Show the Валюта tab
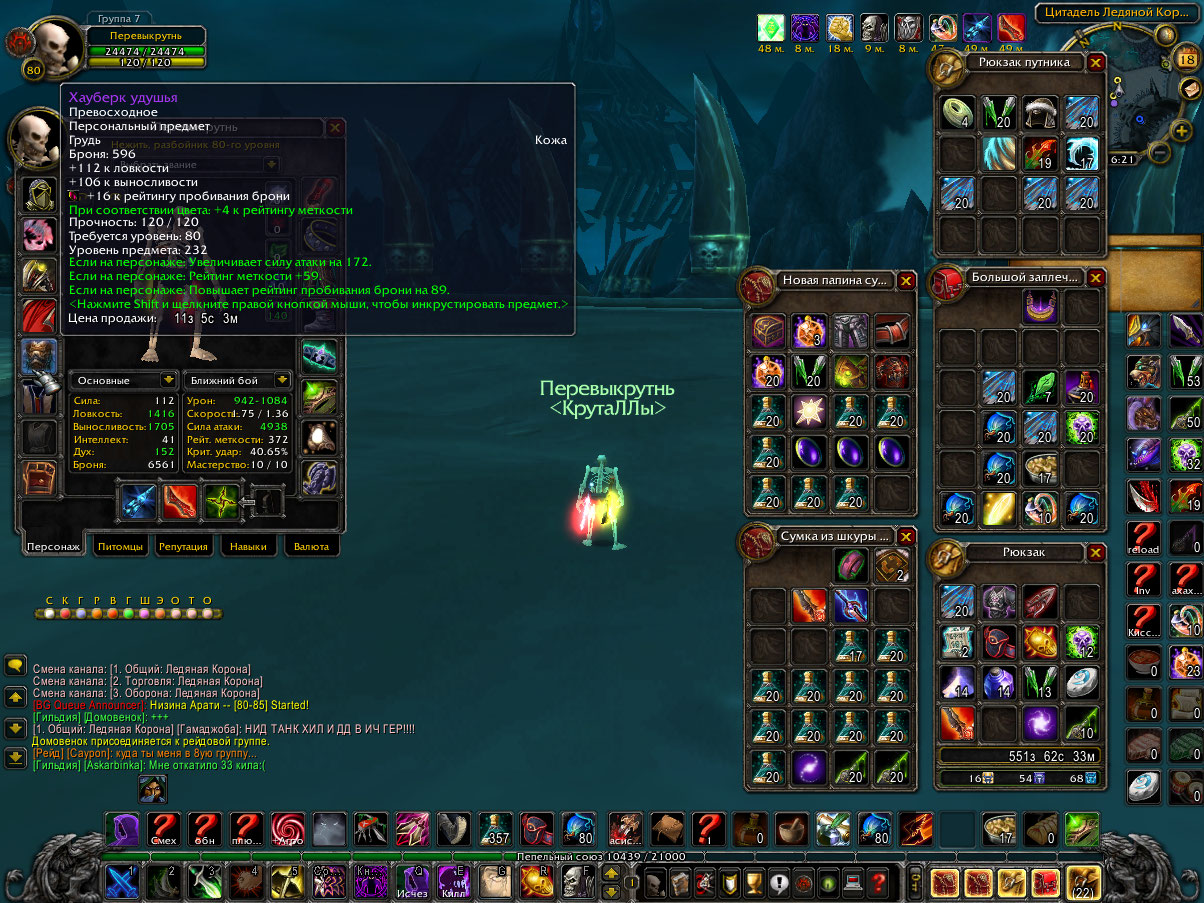Screen dimensions: 1204x903 click(311, 547)
